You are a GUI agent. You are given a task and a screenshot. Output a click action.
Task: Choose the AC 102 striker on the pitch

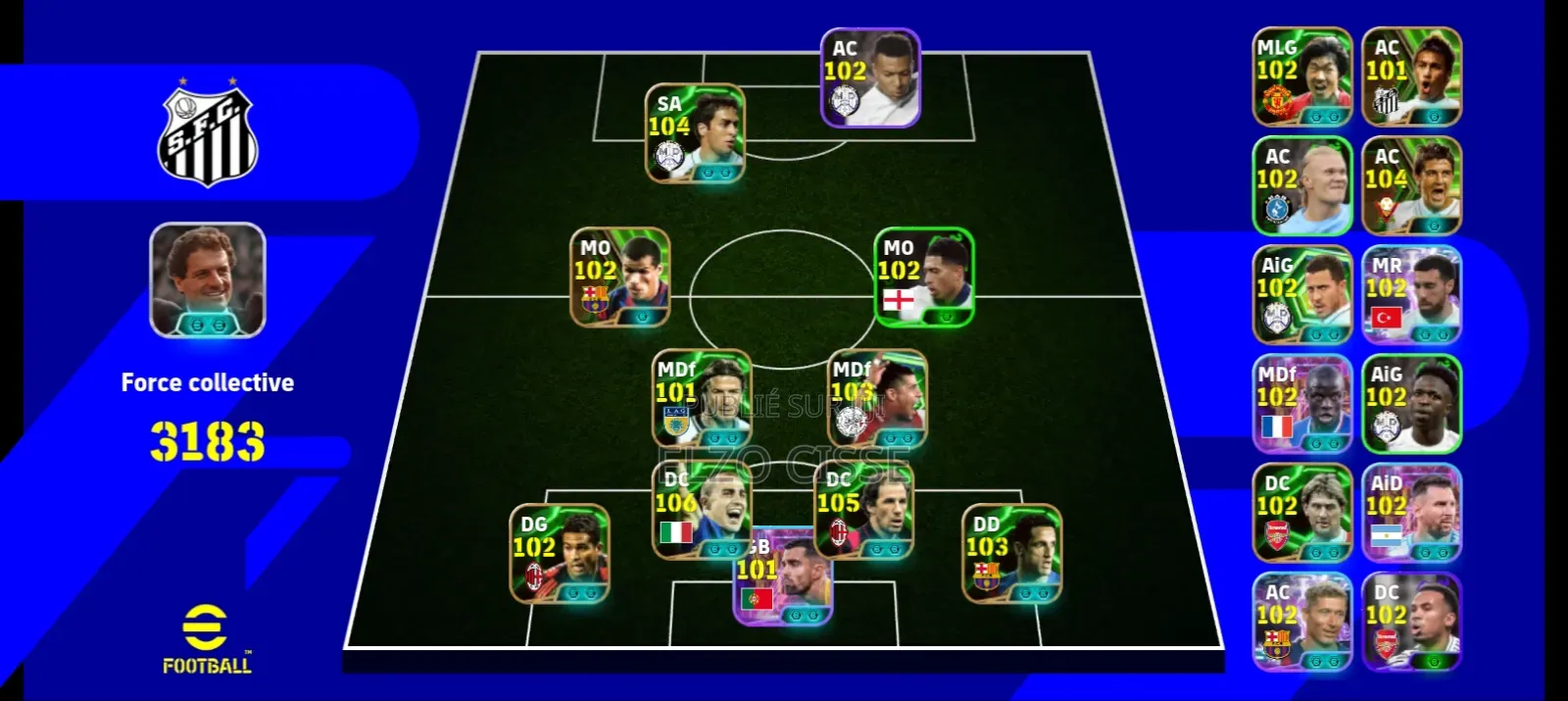(870, 77)
